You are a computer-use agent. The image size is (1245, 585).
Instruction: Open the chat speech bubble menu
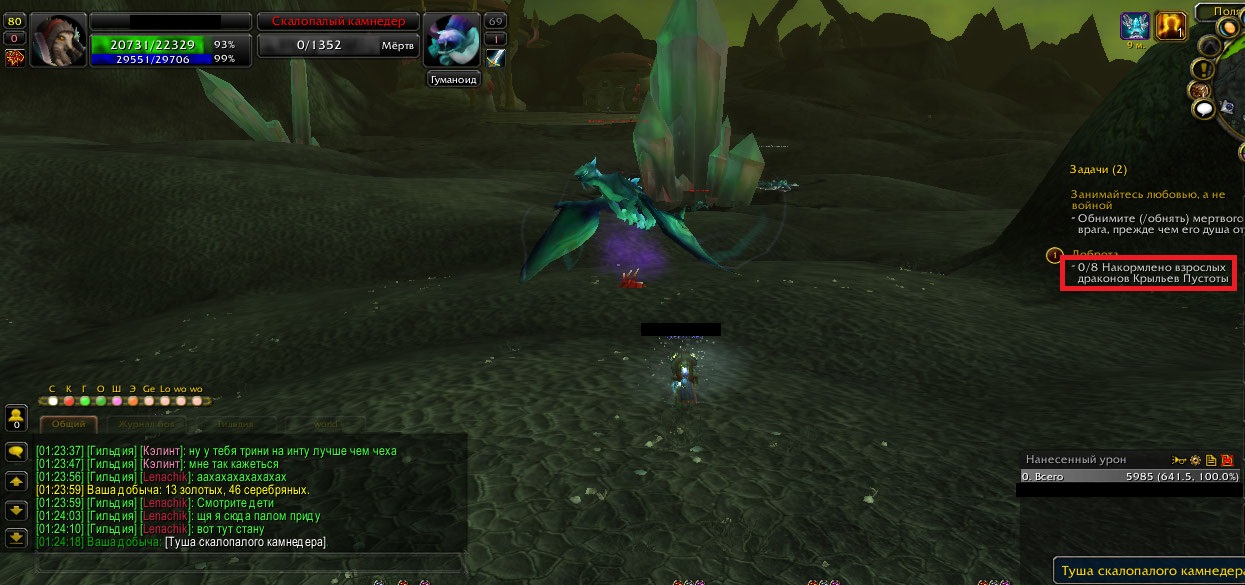pyautogui.click(x=16, y=452)
